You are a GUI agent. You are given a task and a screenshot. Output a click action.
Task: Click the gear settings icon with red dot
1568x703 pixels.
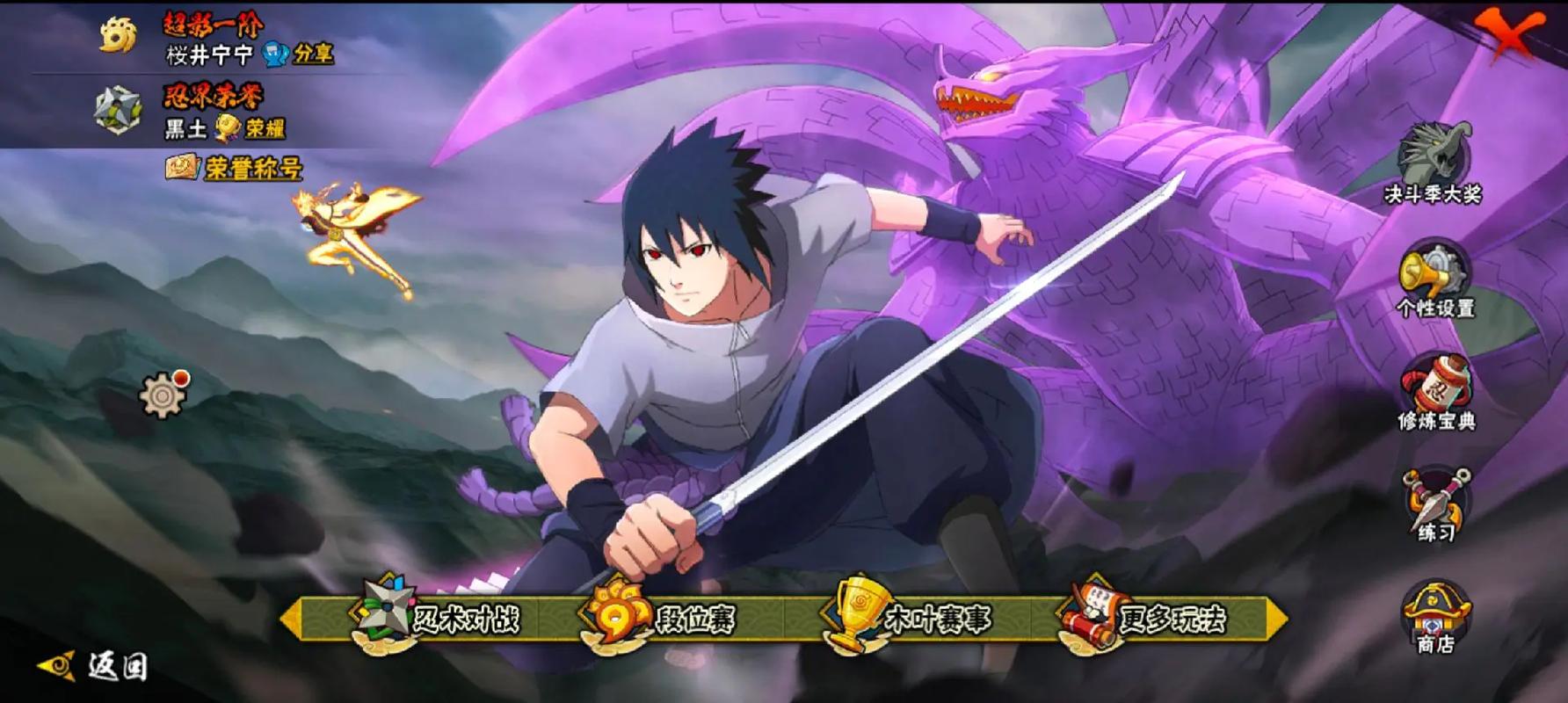coord(163,396)
